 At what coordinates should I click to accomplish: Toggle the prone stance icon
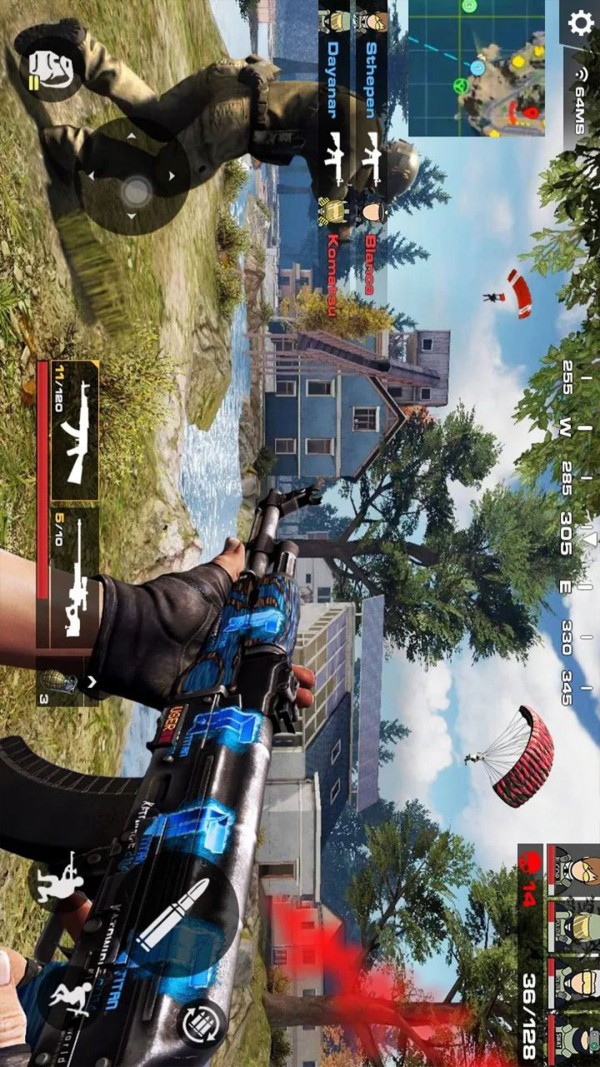(72, 1000)
